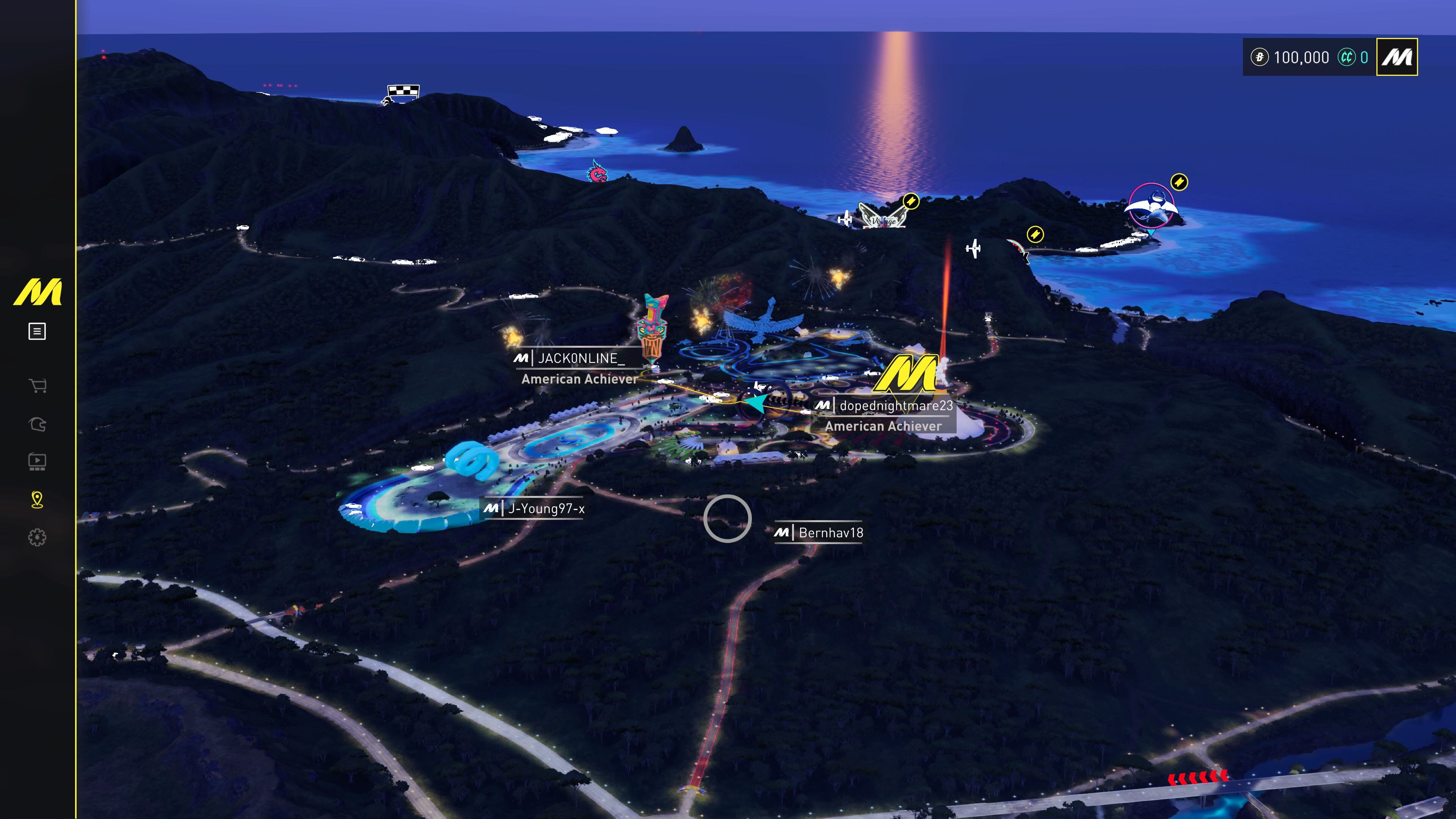The width and height of the screenshot is (1456, 819).
Task: Open the list icon in sidebar
Action: pos(37,331)
